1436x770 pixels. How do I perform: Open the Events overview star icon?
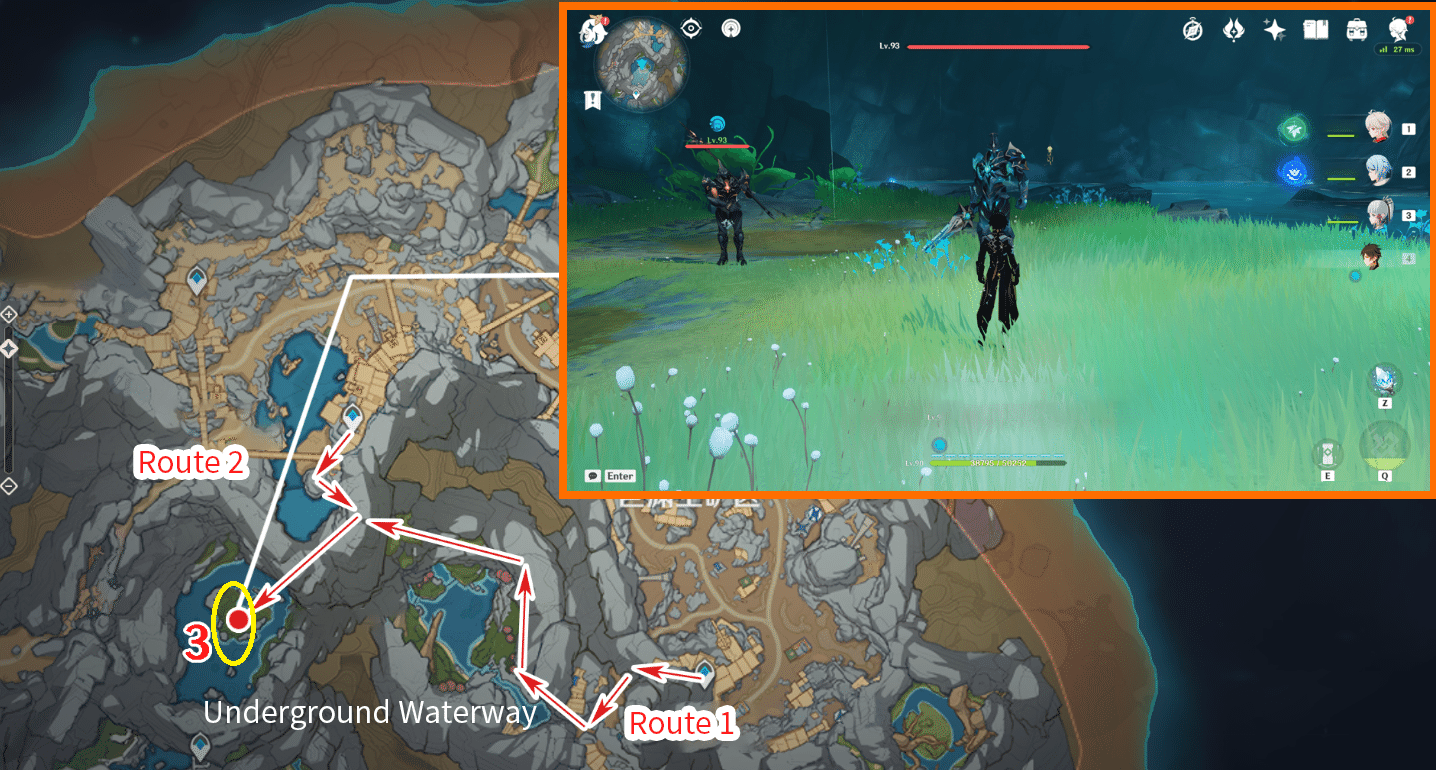click(x=1274, y=30)
